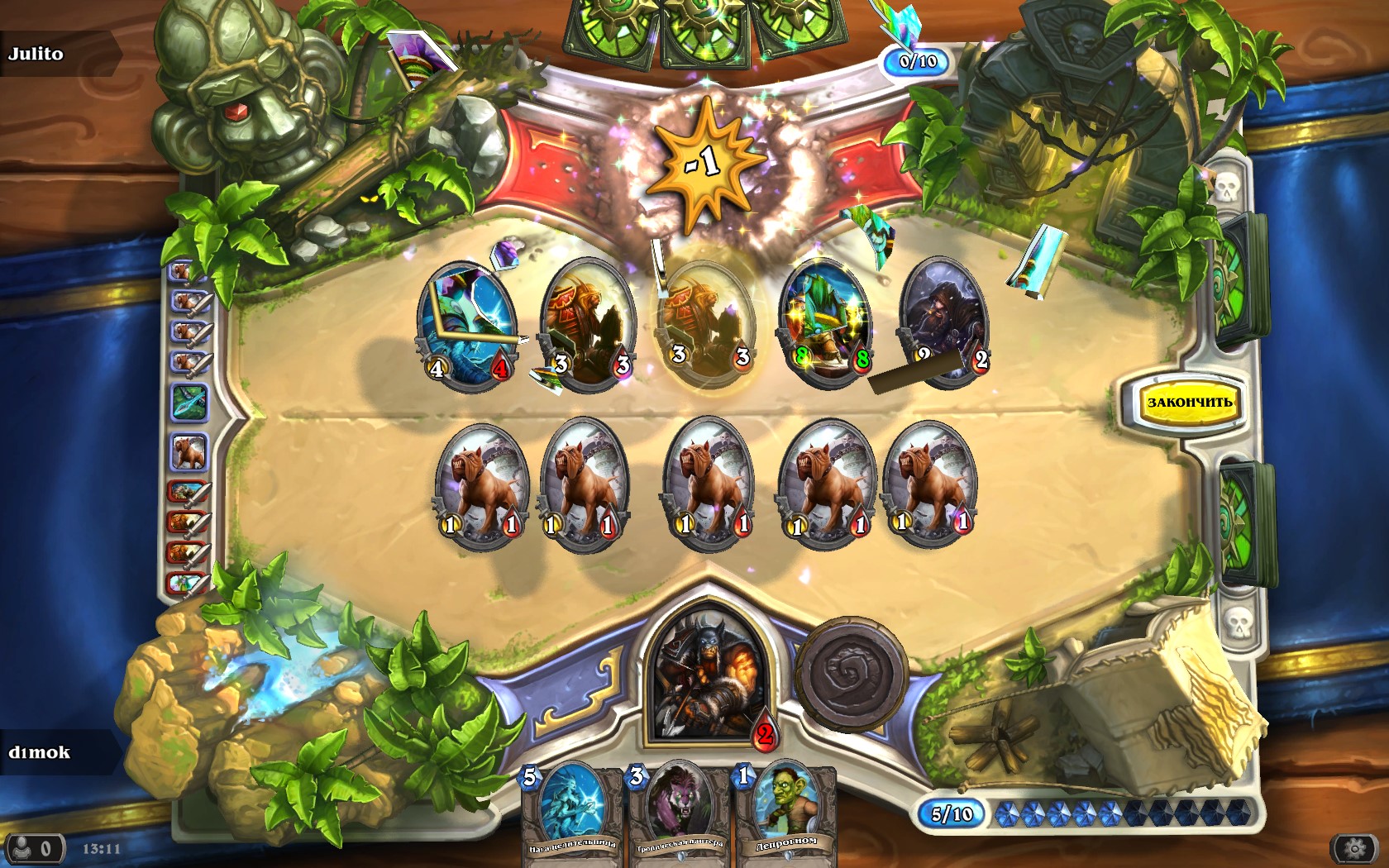This screenshot has width=1389, height=868.
Task: Inspect the large hound history tile
Action: [189, 452]
